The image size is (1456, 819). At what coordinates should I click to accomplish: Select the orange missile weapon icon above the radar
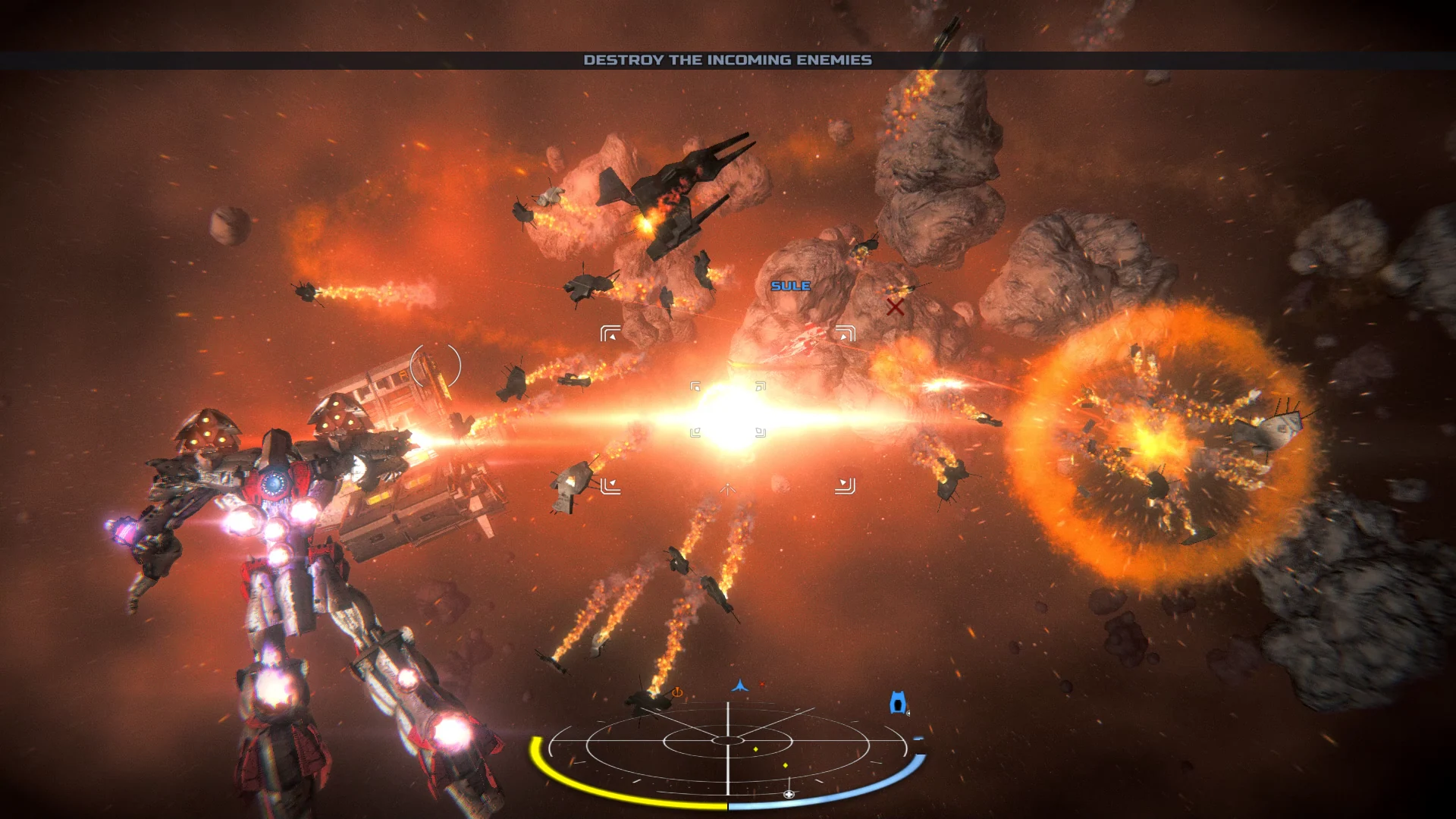[677, 692]
